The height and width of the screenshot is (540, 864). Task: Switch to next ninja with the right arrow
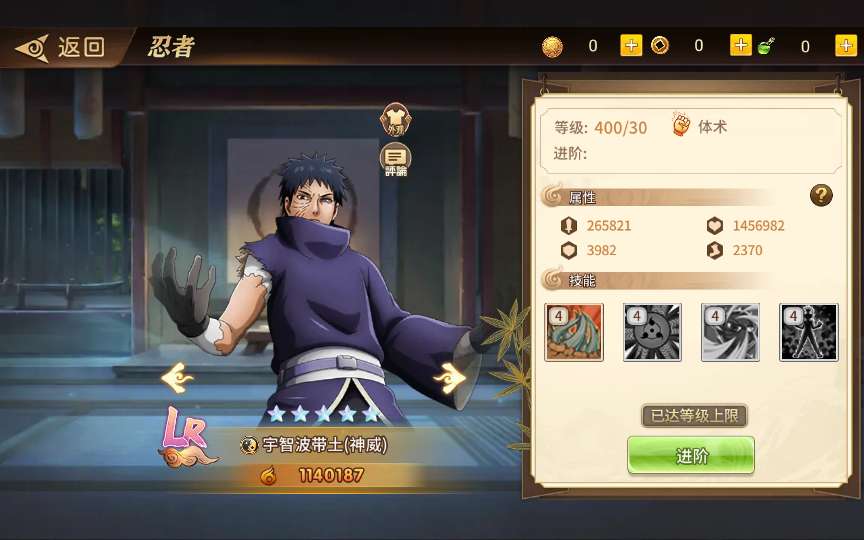tap(449, 378)
